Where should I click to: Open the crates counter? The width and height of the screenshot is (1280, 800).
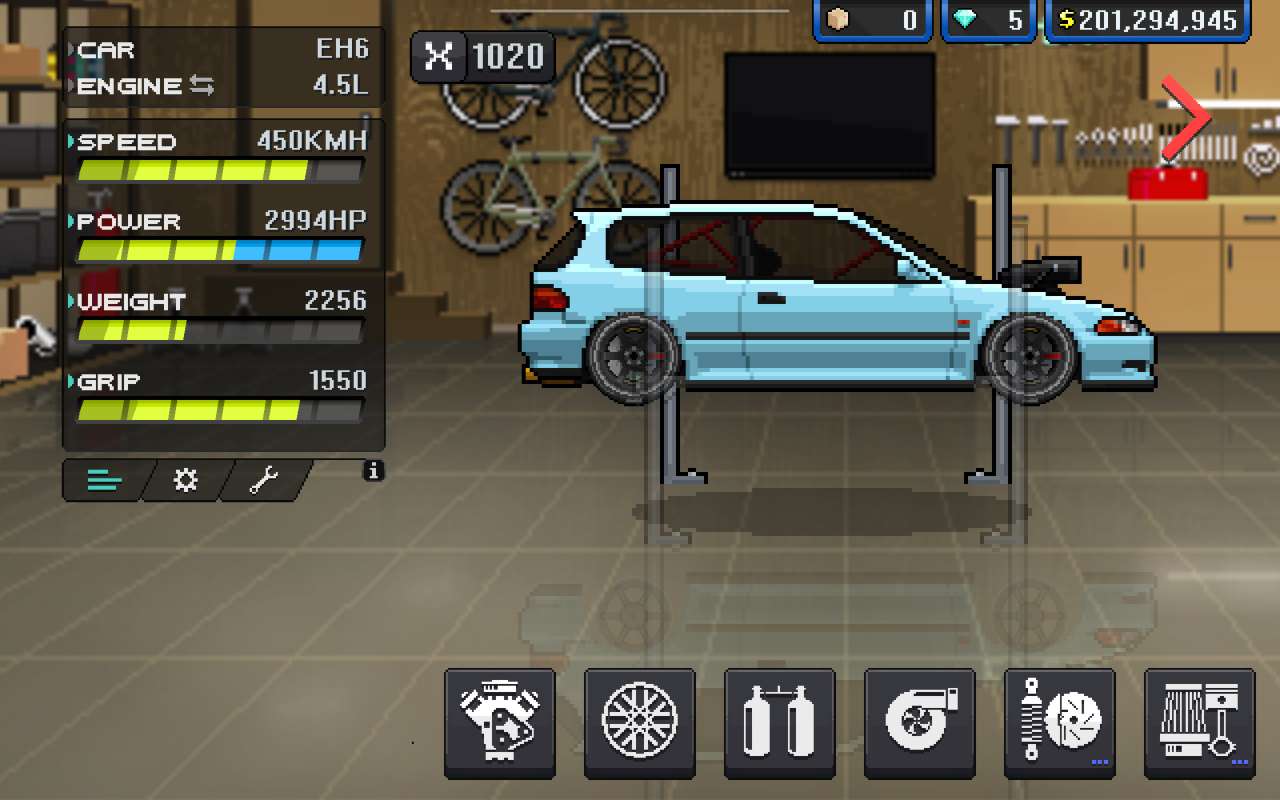click(x=872, y=20)
